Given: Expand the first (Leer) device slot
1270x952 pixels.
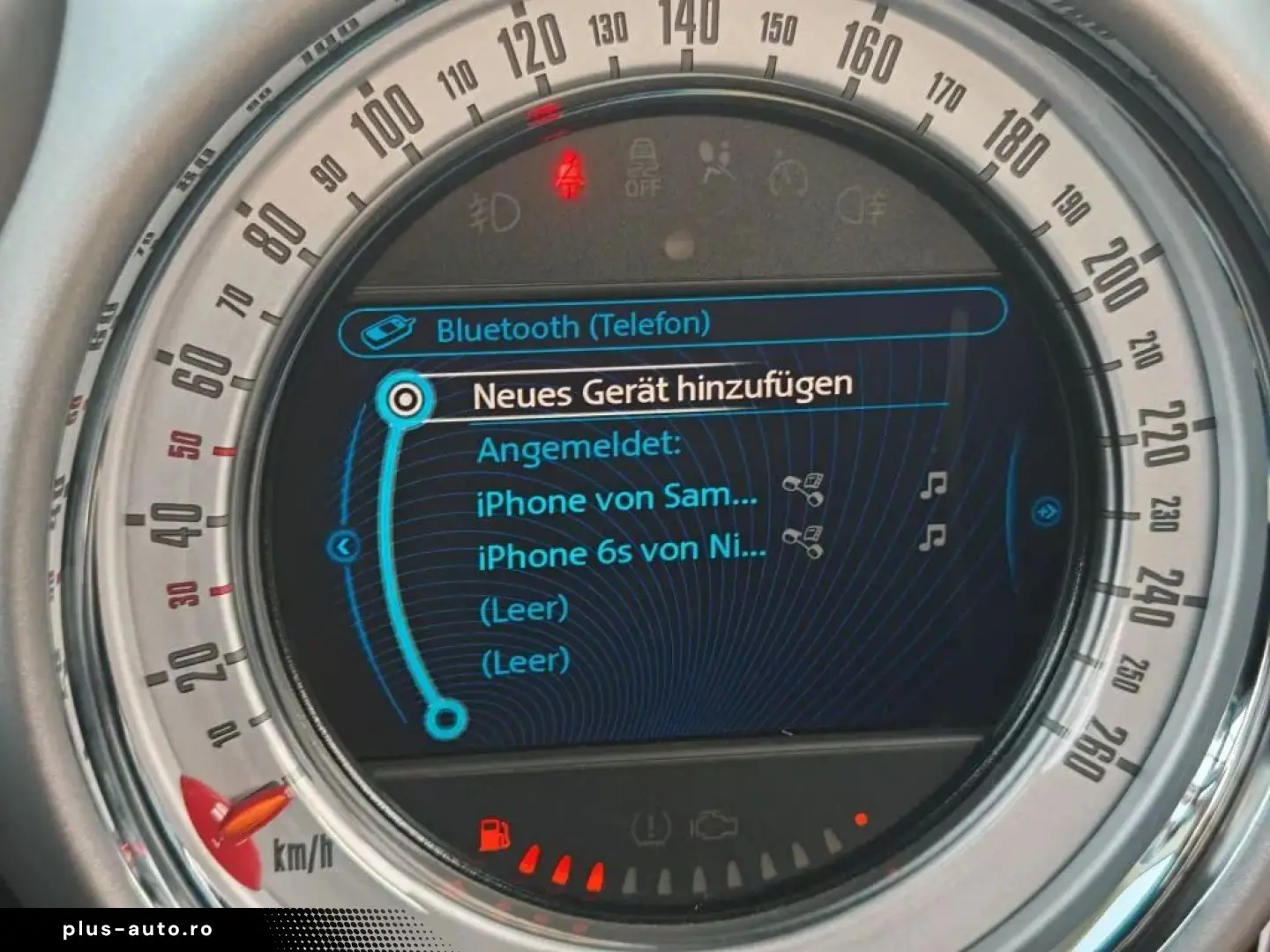Looking at the screenshot, I should 524,606.
